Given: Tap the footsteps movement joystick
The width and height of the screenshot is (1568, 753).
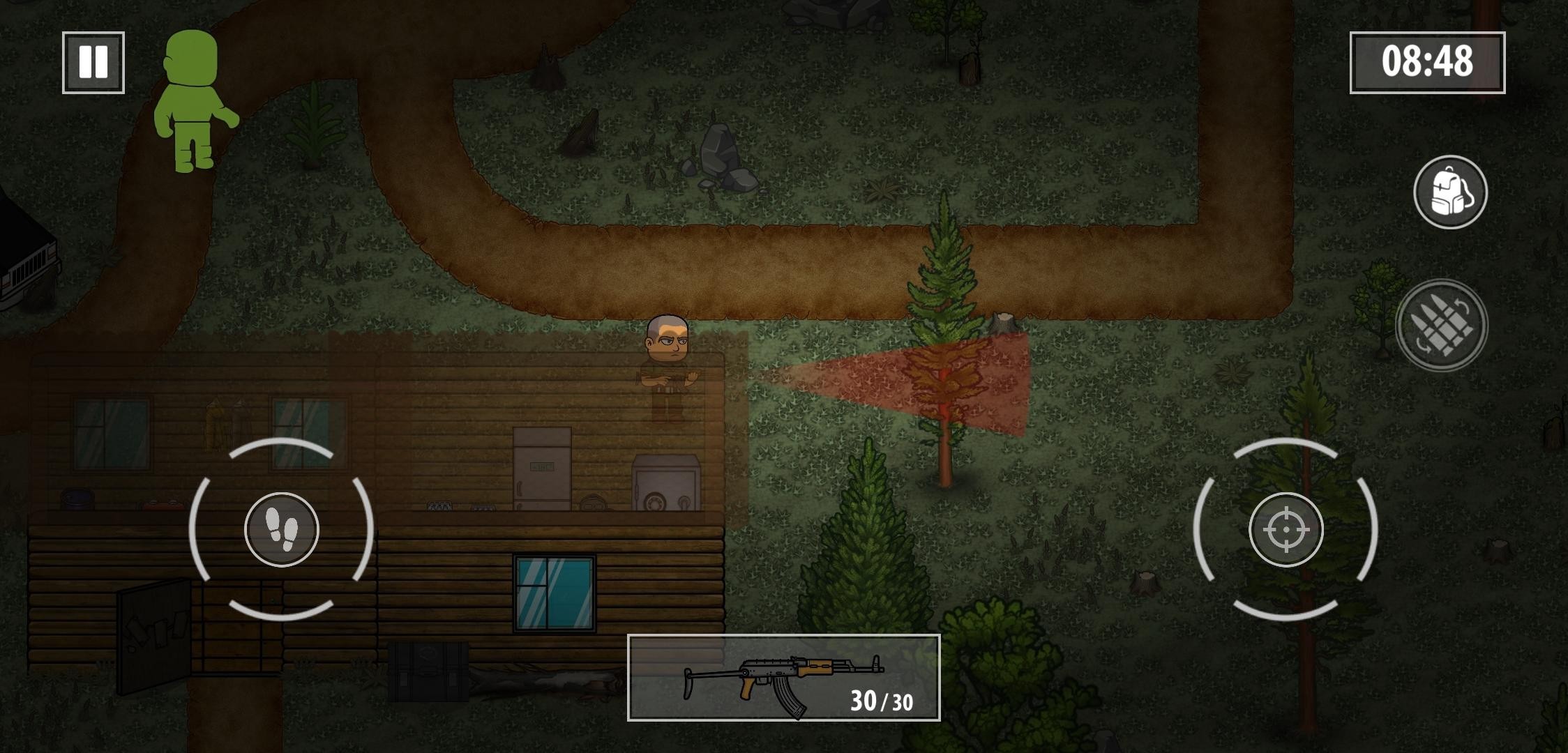Looking at the screenshot, I should 282,529.
